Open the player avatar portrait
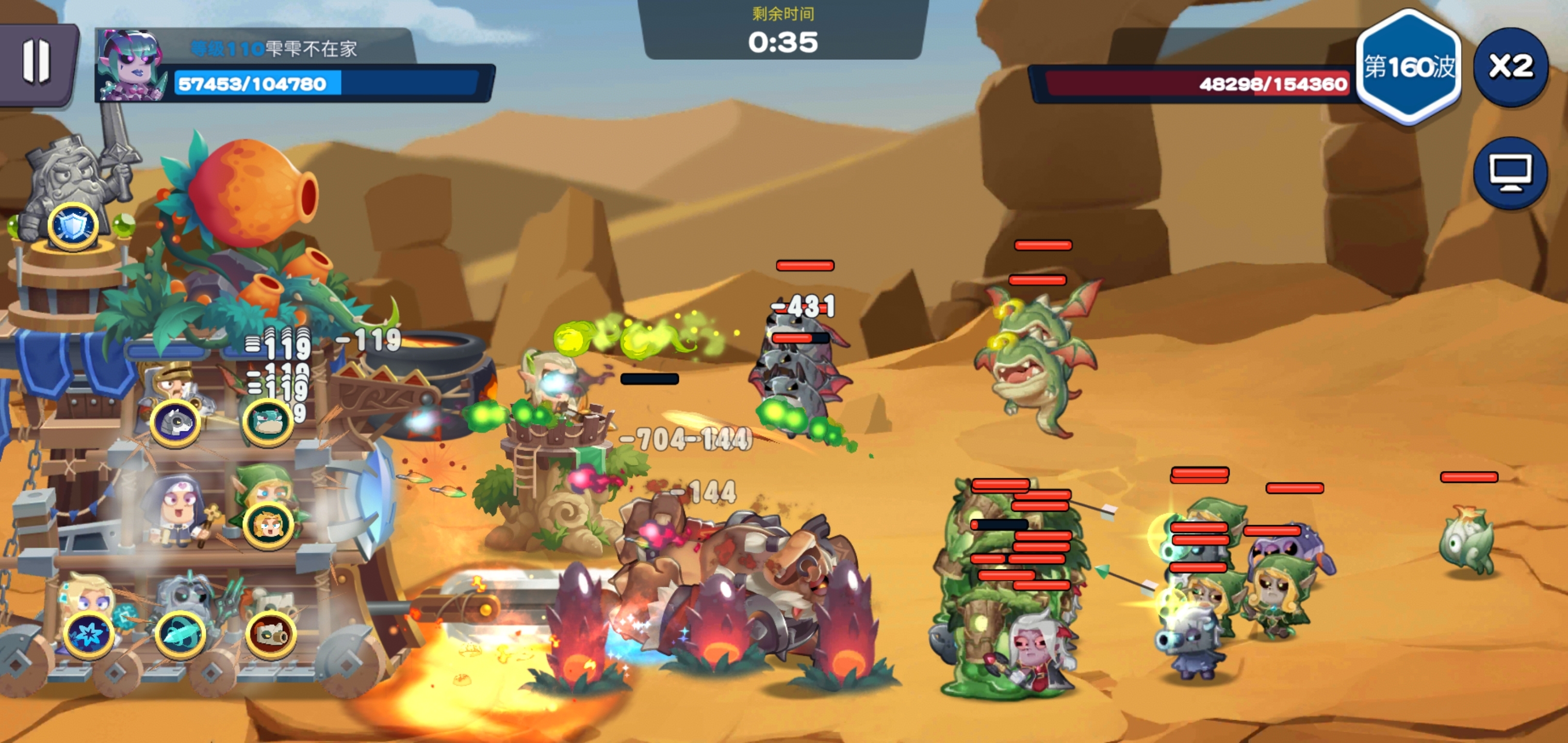This screenshot has height=743, width=1568. pos(132,66)
